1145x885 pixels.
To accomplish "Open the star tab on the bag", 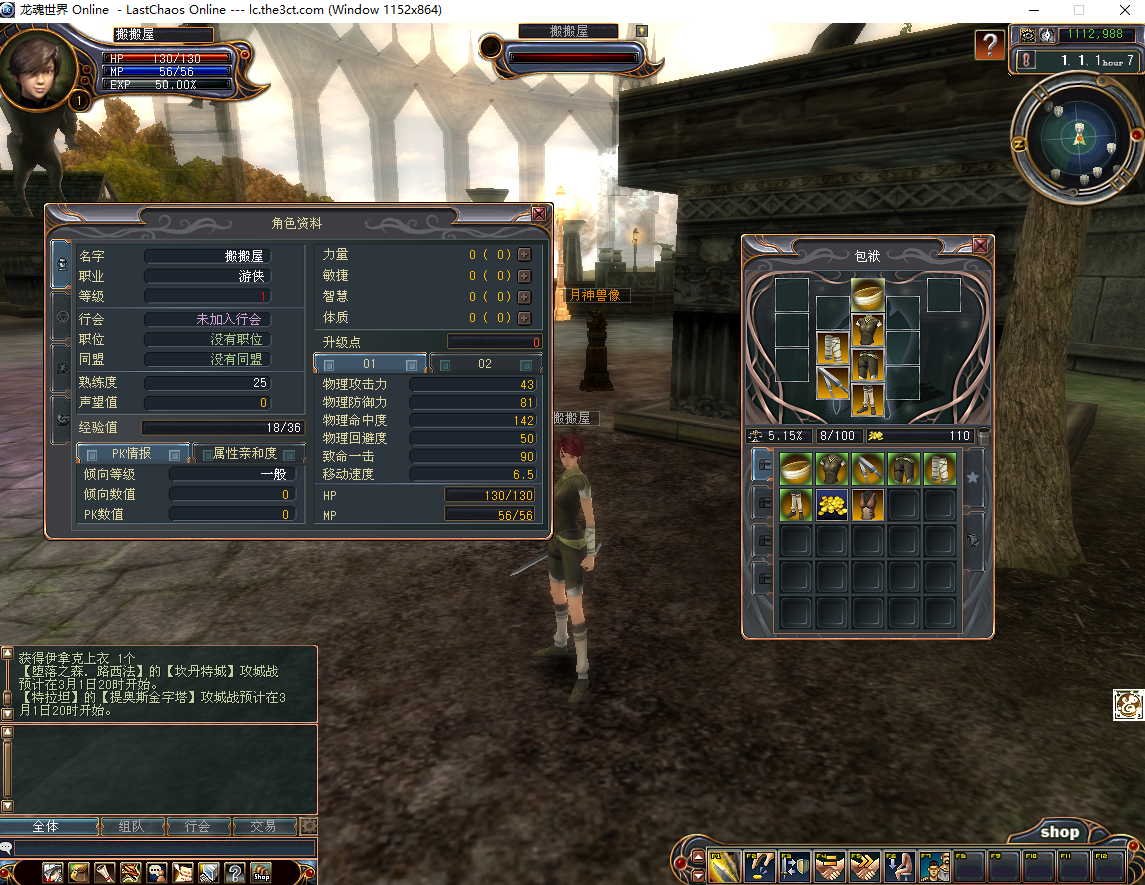I will (x=973, y=478).
